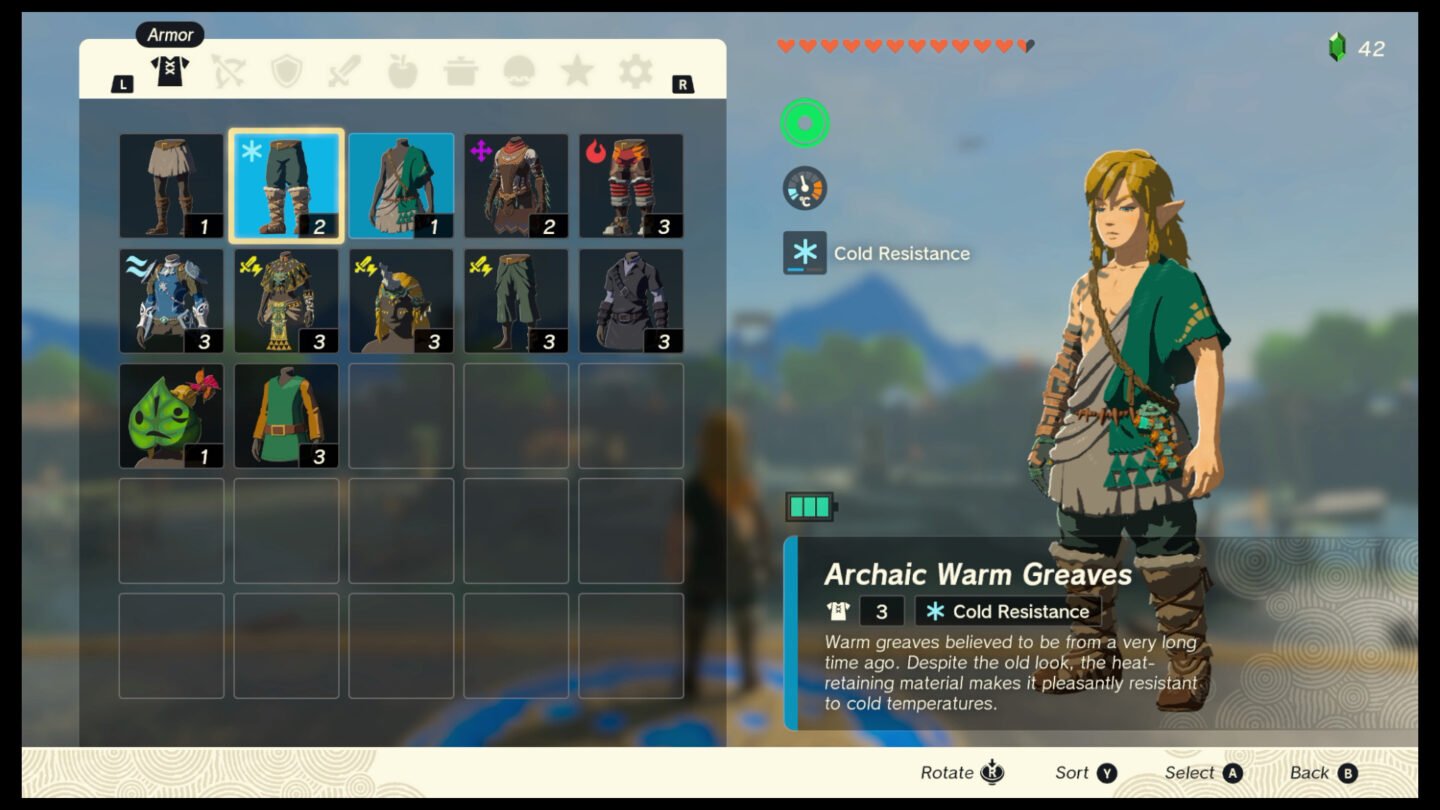Image resolution: width=1440 pixels, height=810 pixels.
Task: Sort armor using the Sort option
Action: click(x=1083, y=772)
